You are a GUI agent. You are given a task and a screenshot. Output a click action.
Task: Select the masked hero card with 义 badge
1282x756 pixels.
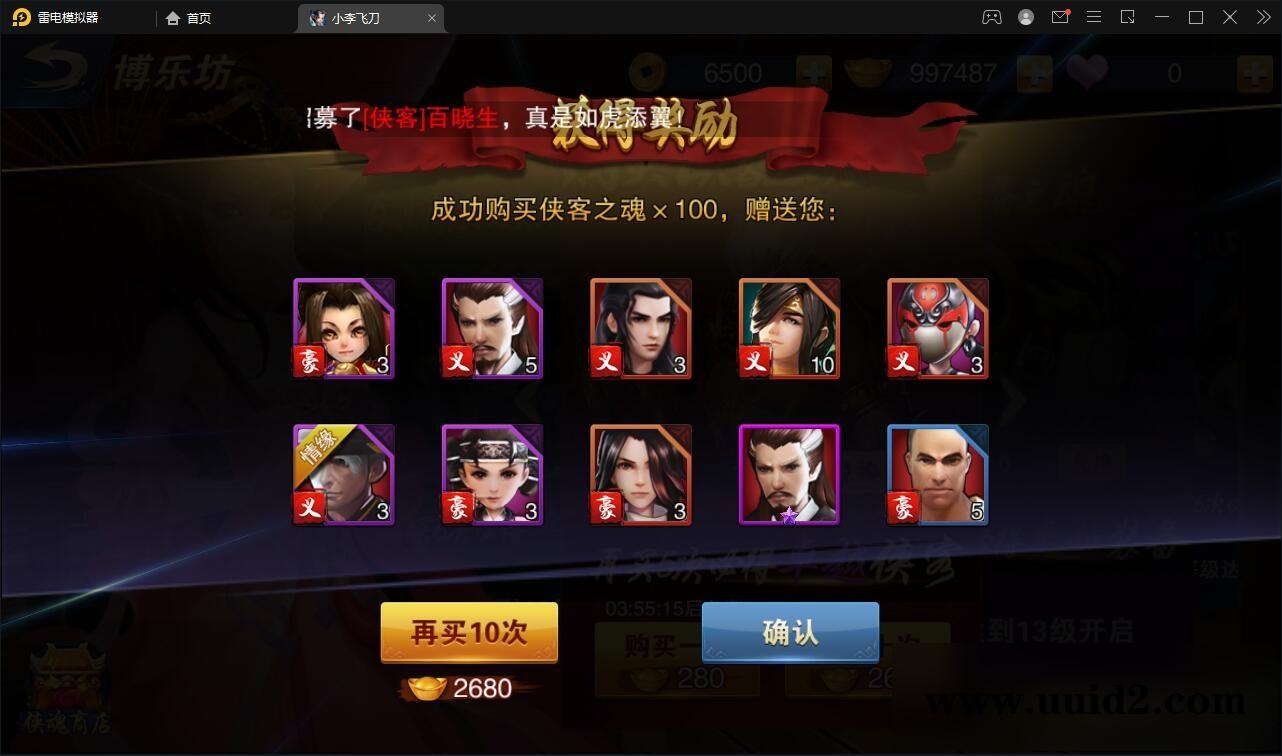936,327
